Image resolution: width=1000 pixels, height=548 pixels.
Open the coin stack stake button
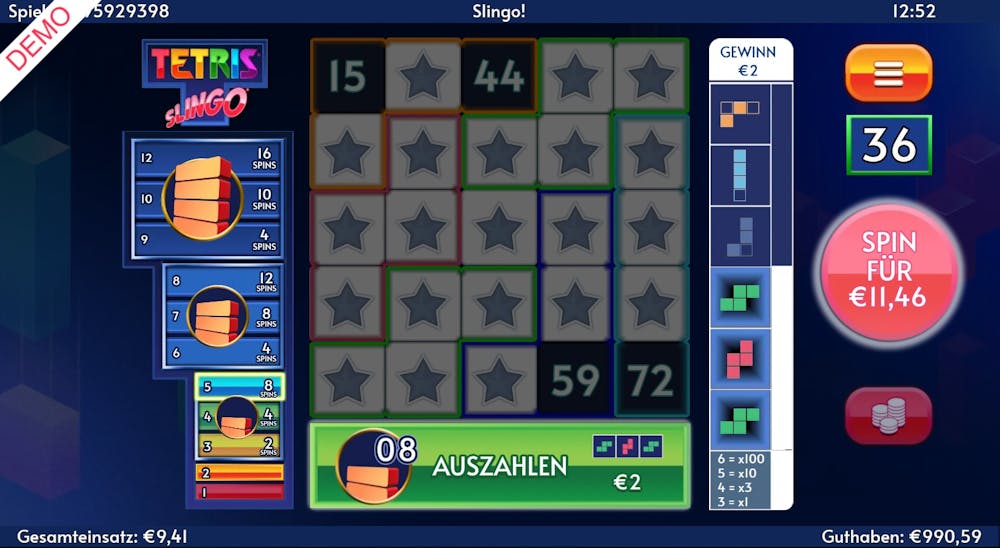pyautogui.click(x=888, y=415)
